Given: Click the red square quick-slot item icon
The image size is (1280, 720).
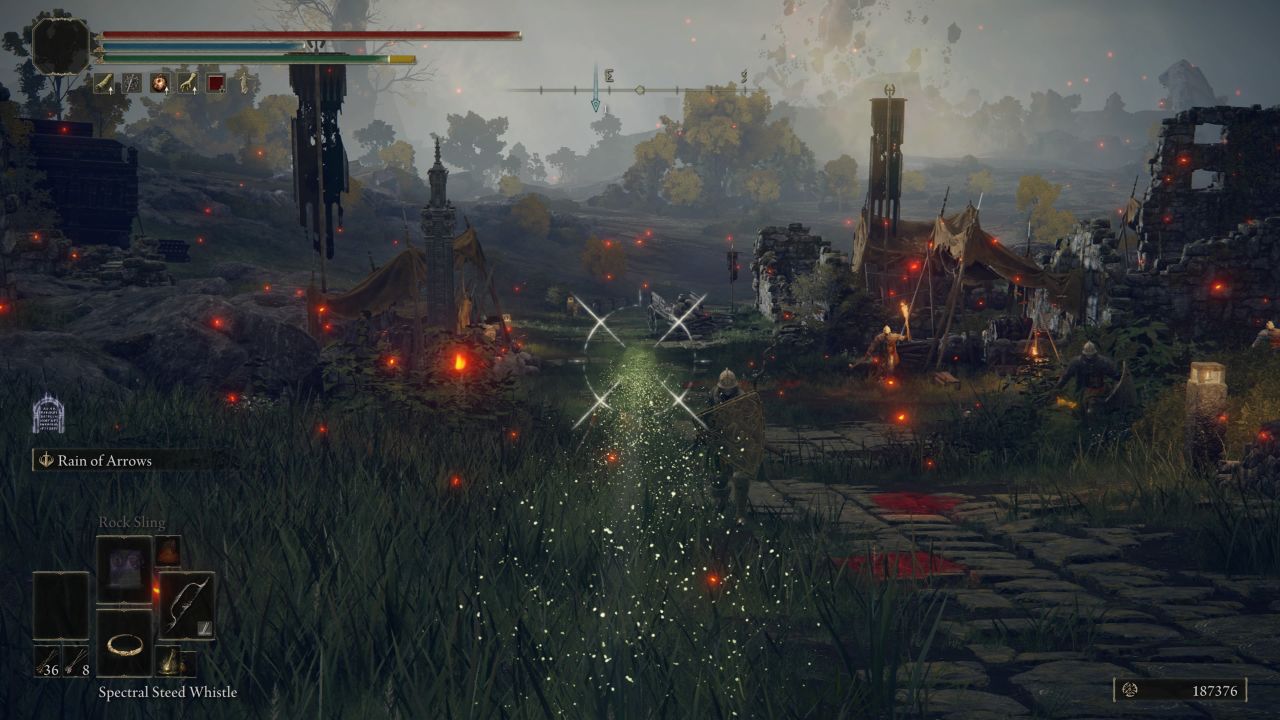Looking at the screenshot, I should click(215, 82).
